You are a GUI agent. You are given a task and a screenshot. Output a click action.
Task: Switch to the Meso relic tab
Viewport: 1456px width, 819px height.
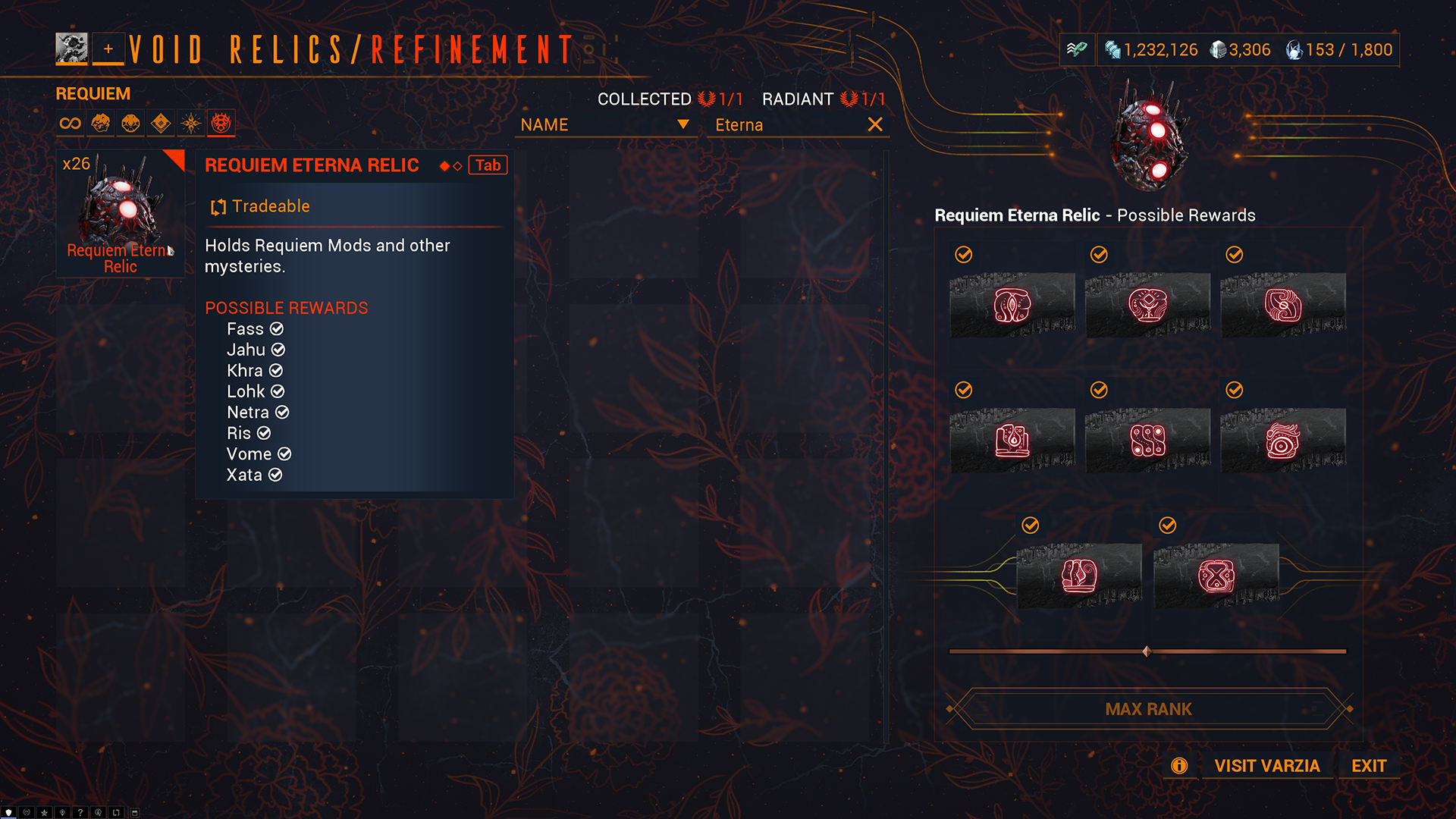[130, 123]
